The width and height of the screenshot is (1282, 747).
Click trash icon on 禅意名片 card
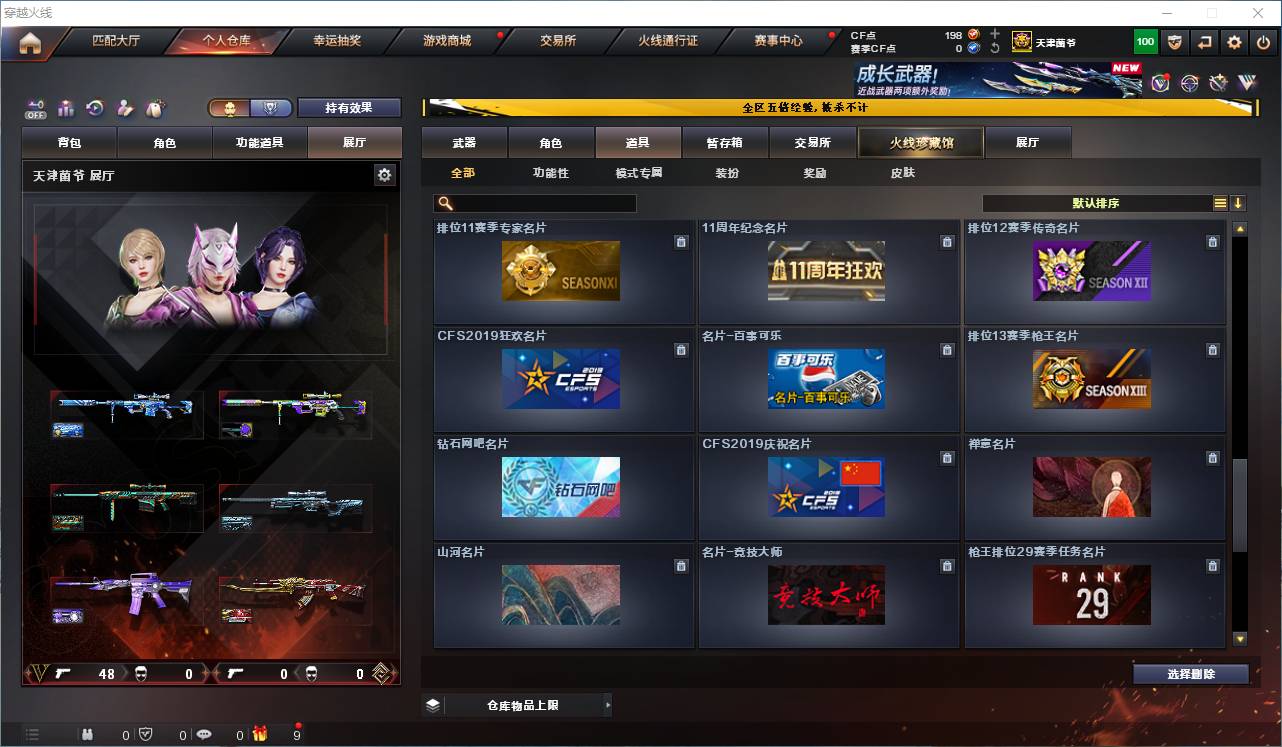click(1212, 458)
